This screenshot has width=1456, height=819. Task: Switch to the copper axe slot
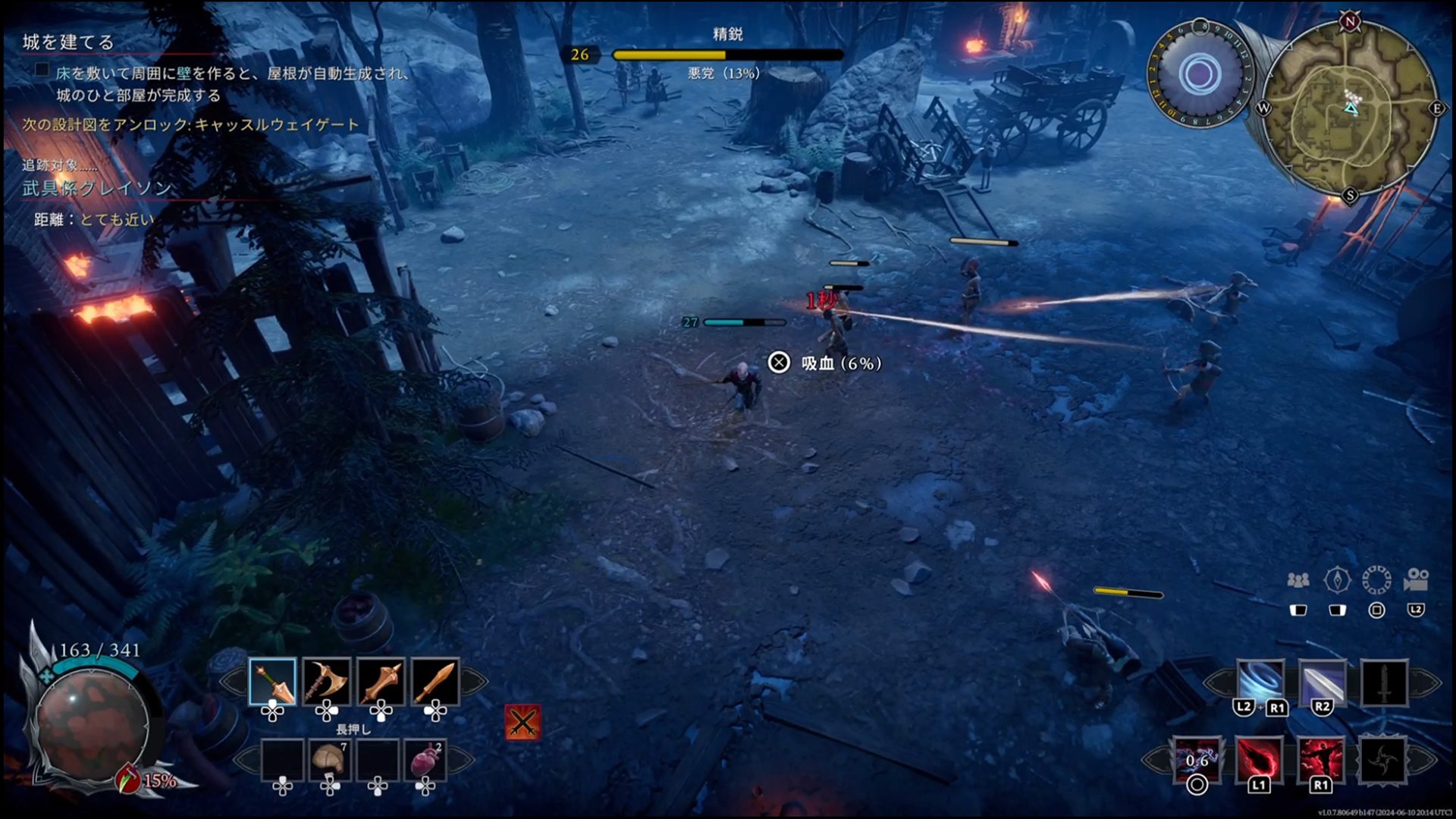point(327,682)
